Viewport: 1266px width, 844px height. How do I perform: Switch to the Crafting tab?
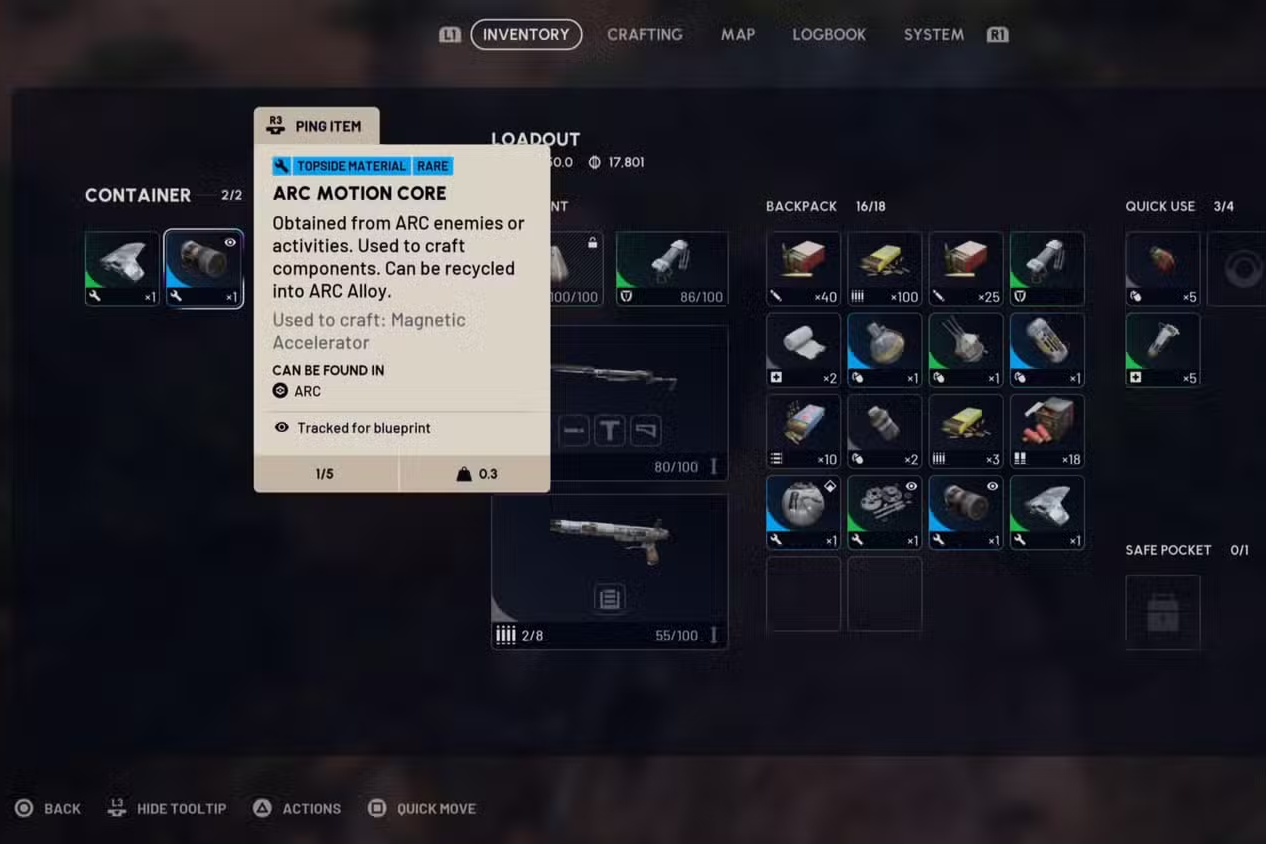click(x=644, y=34)
